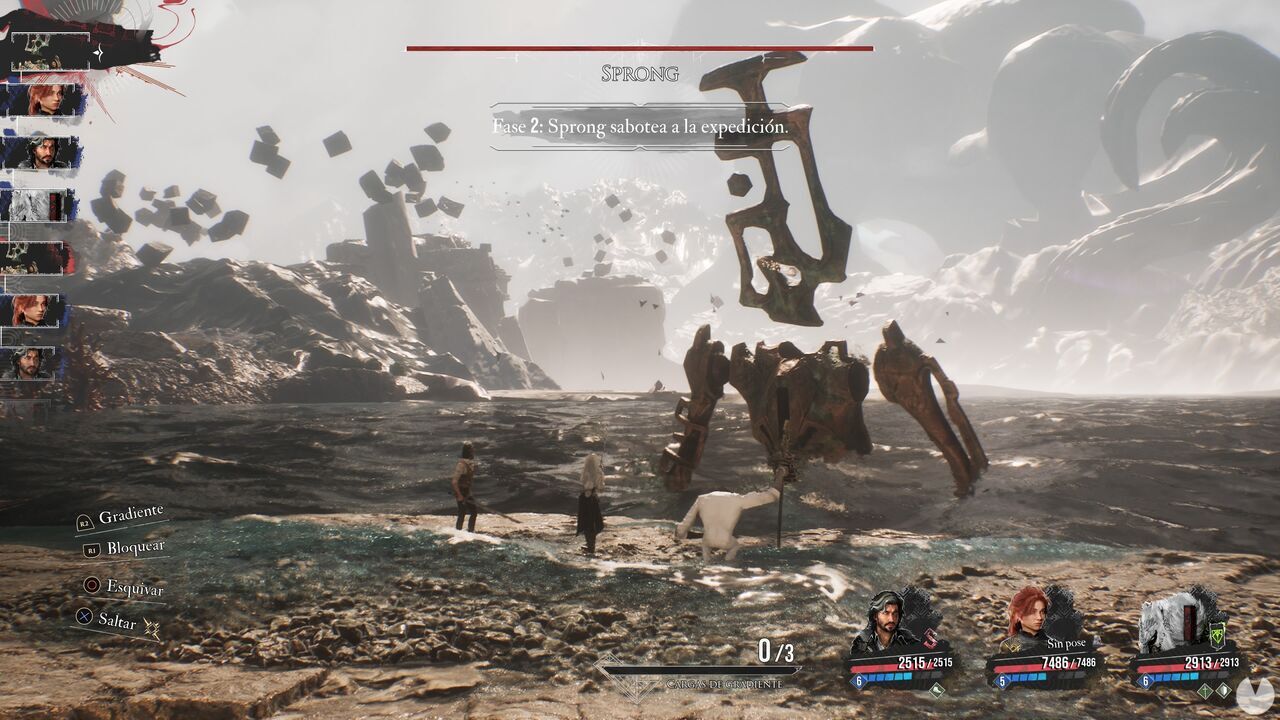Click the green mask emblem icon
Screen dimensions: 1280x720
[x=1219, y=635]
